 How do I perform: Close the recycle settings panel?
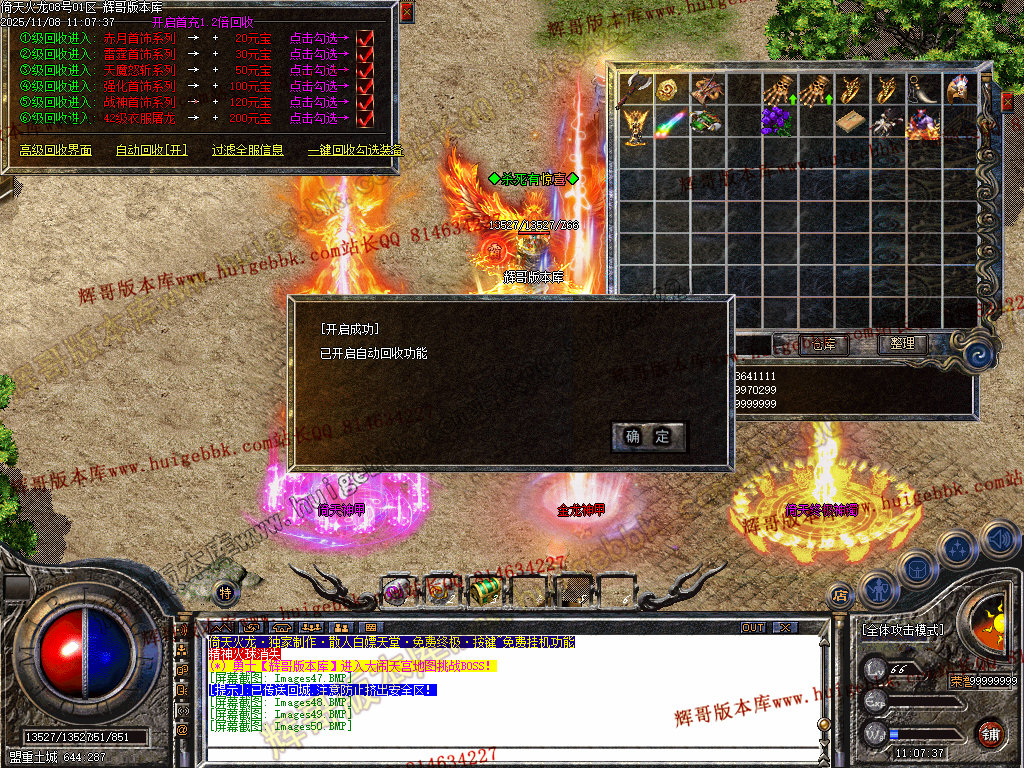tap(406, 12)
